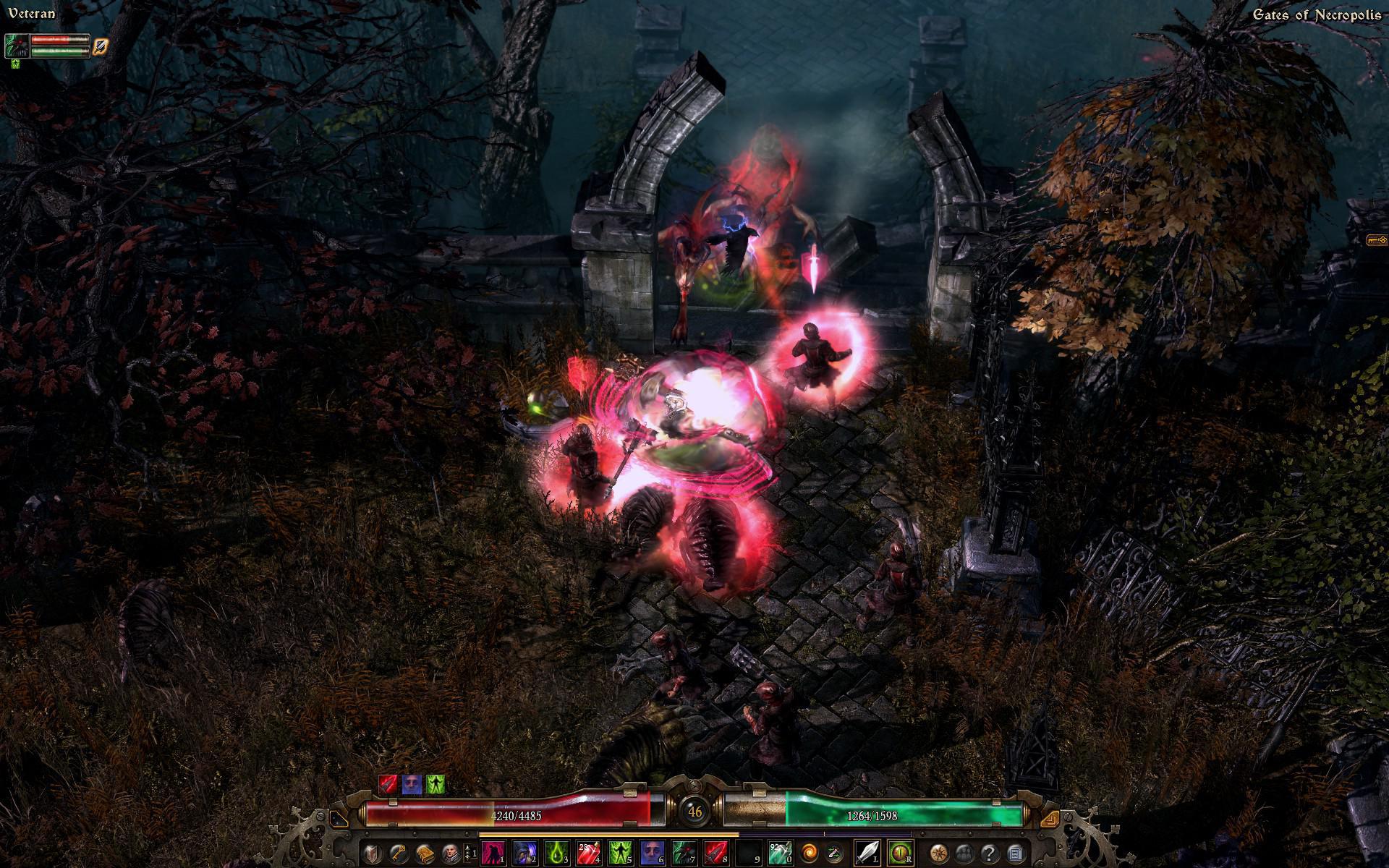The width and height of the screenshot is (1389, 868).
Task: Open the character window shield icon
Action: coord(373,854)
